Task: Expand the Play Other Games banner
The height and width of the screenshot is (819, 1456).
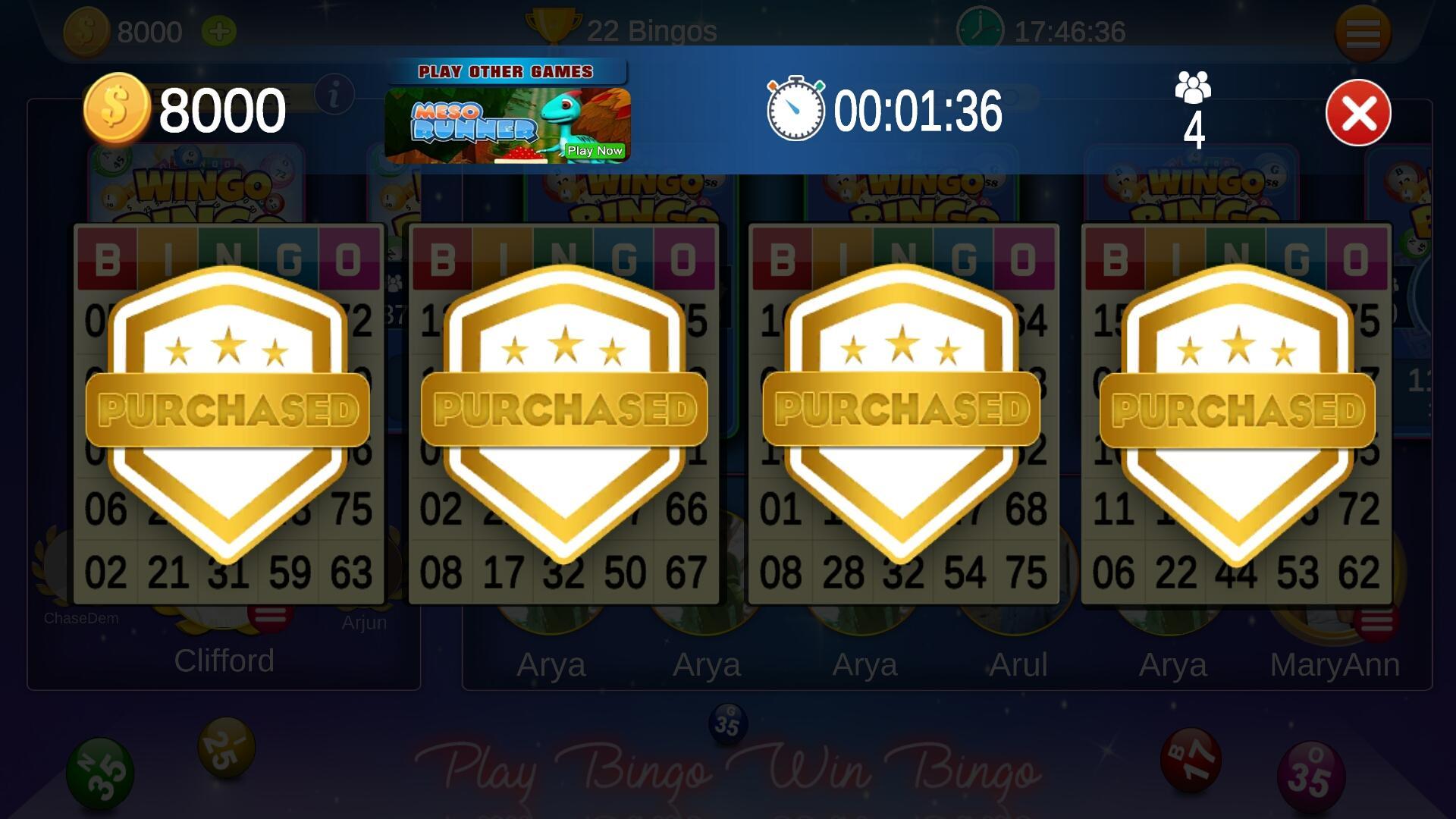Action: [506, 71]
